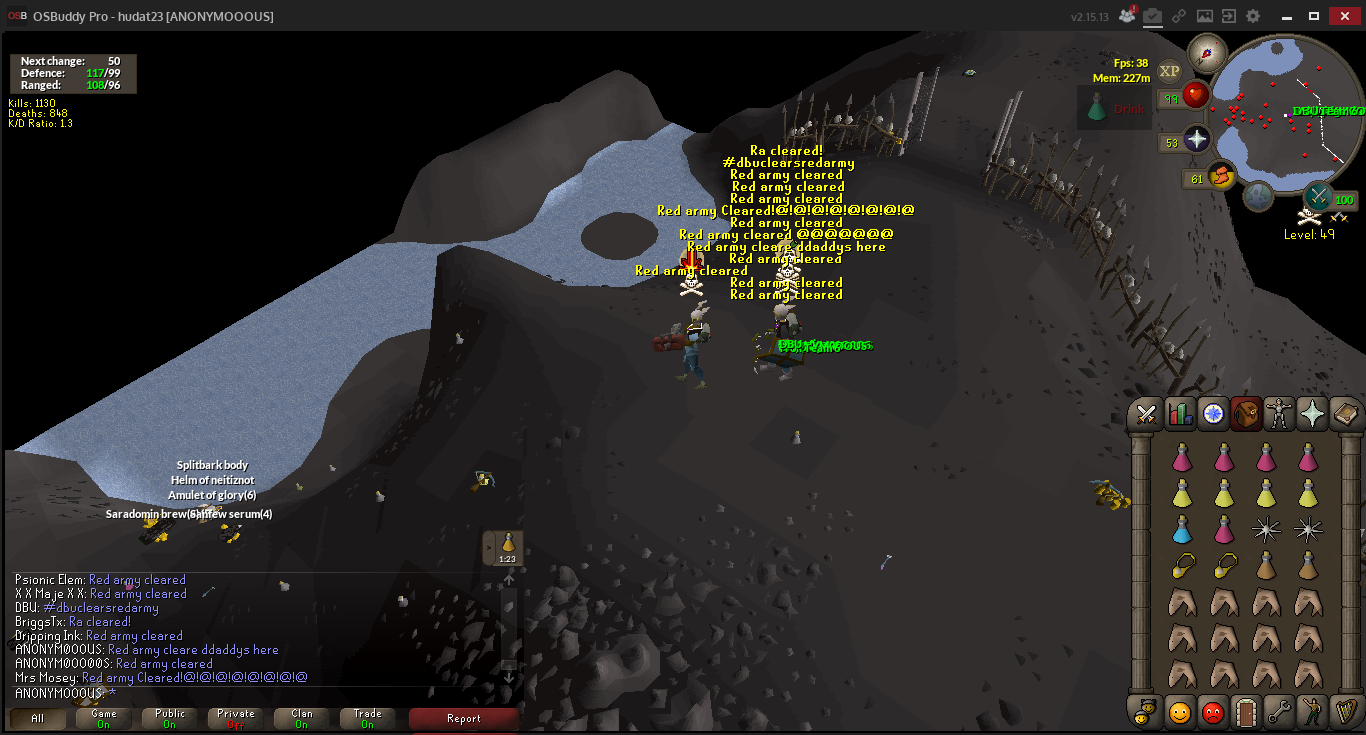Image resolution: width=1366 pixels, height=735 pixels.
Task: Select the blue potion in the inventory
Action: click(x=1182, y=530)
